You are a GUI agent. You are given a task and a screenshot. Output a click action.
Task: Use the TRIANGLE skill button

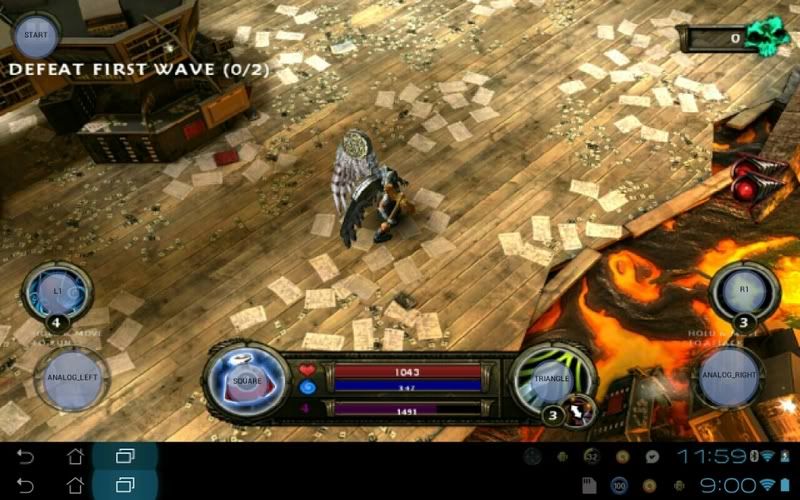pos(550,379)
